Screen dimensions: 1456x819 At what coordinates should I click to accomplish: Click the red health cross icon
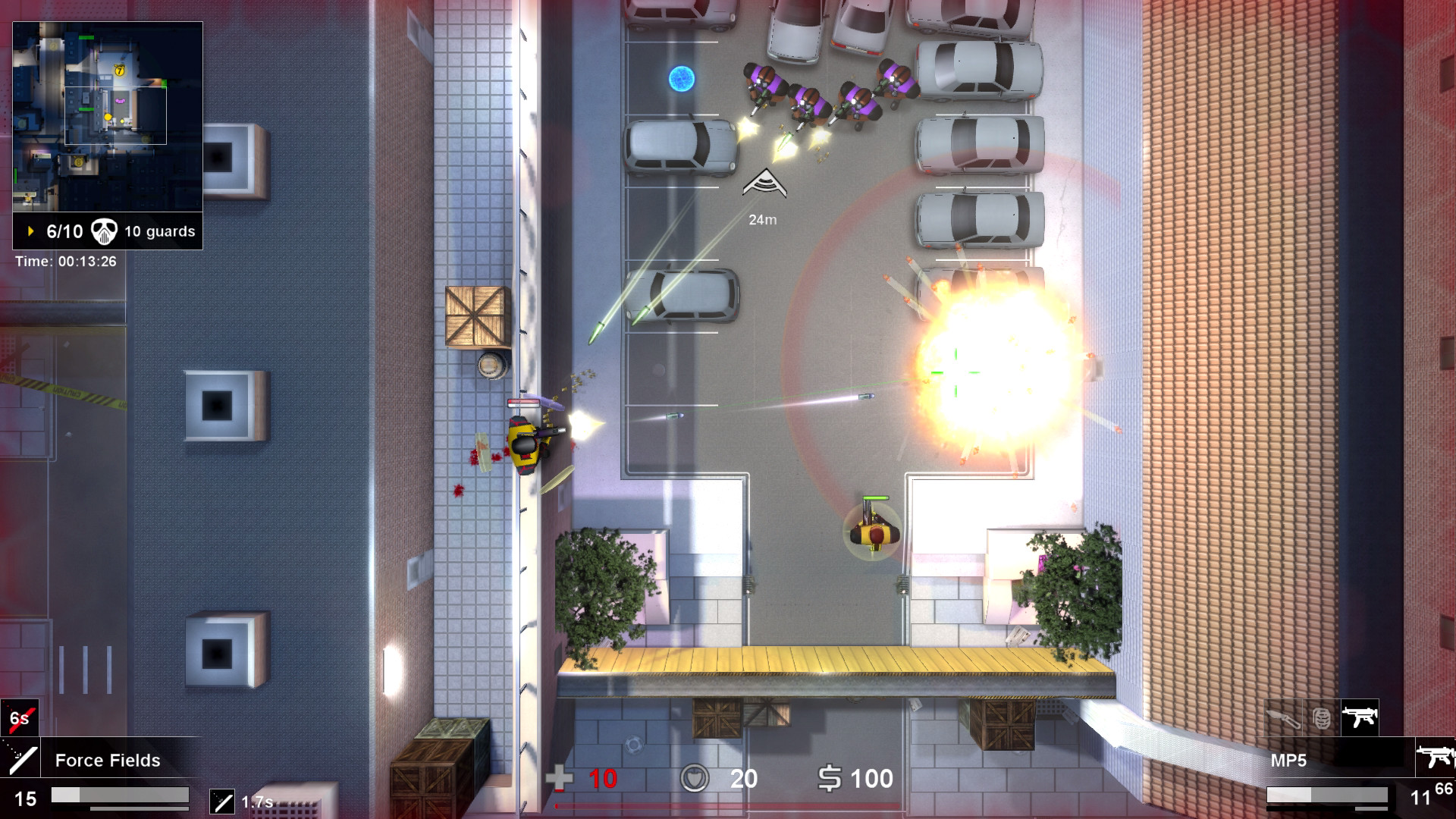tap(560, 778)
